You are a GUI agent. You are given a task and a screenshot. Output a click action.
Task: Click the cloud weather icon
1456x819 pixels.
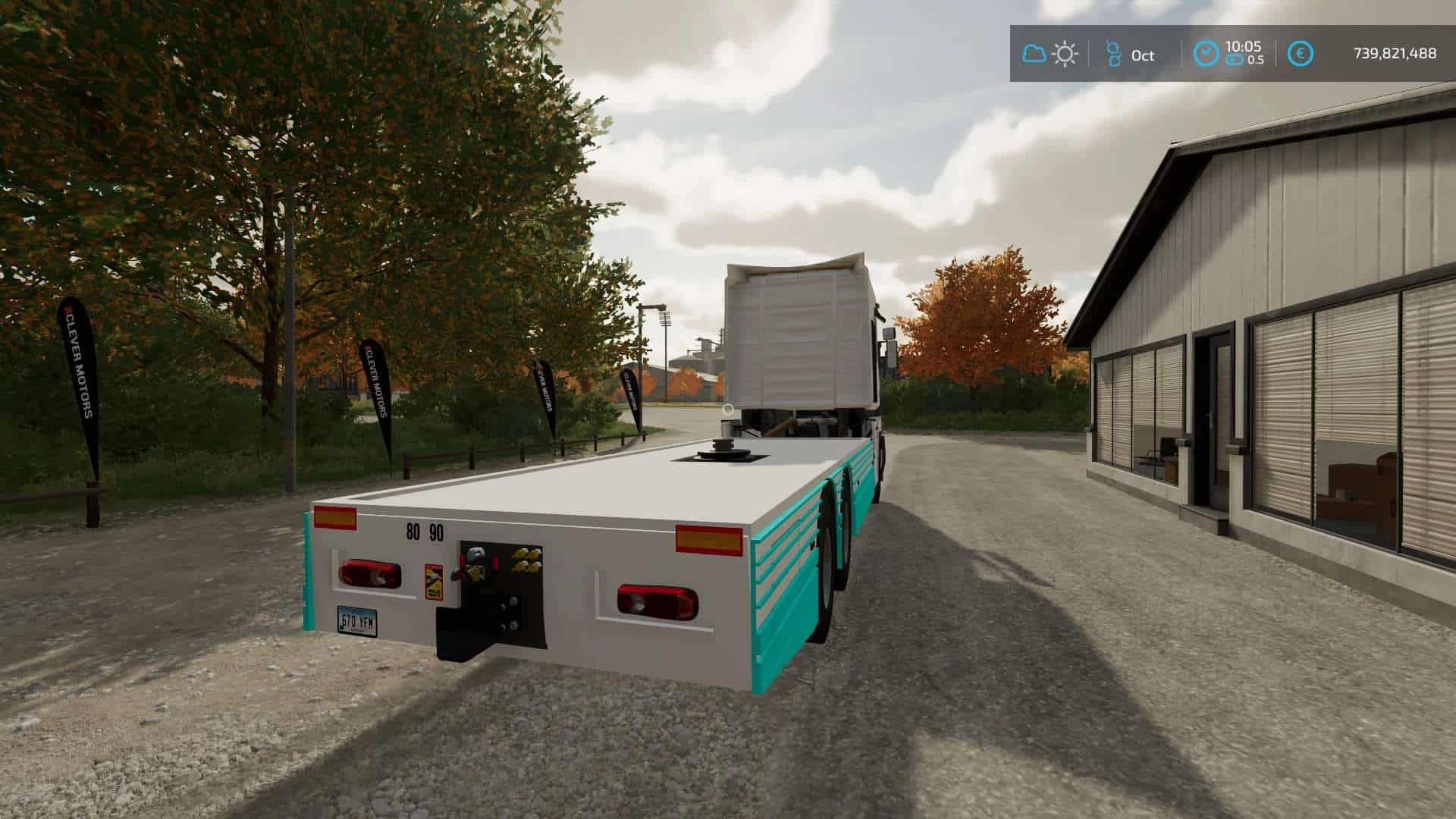1034,54
